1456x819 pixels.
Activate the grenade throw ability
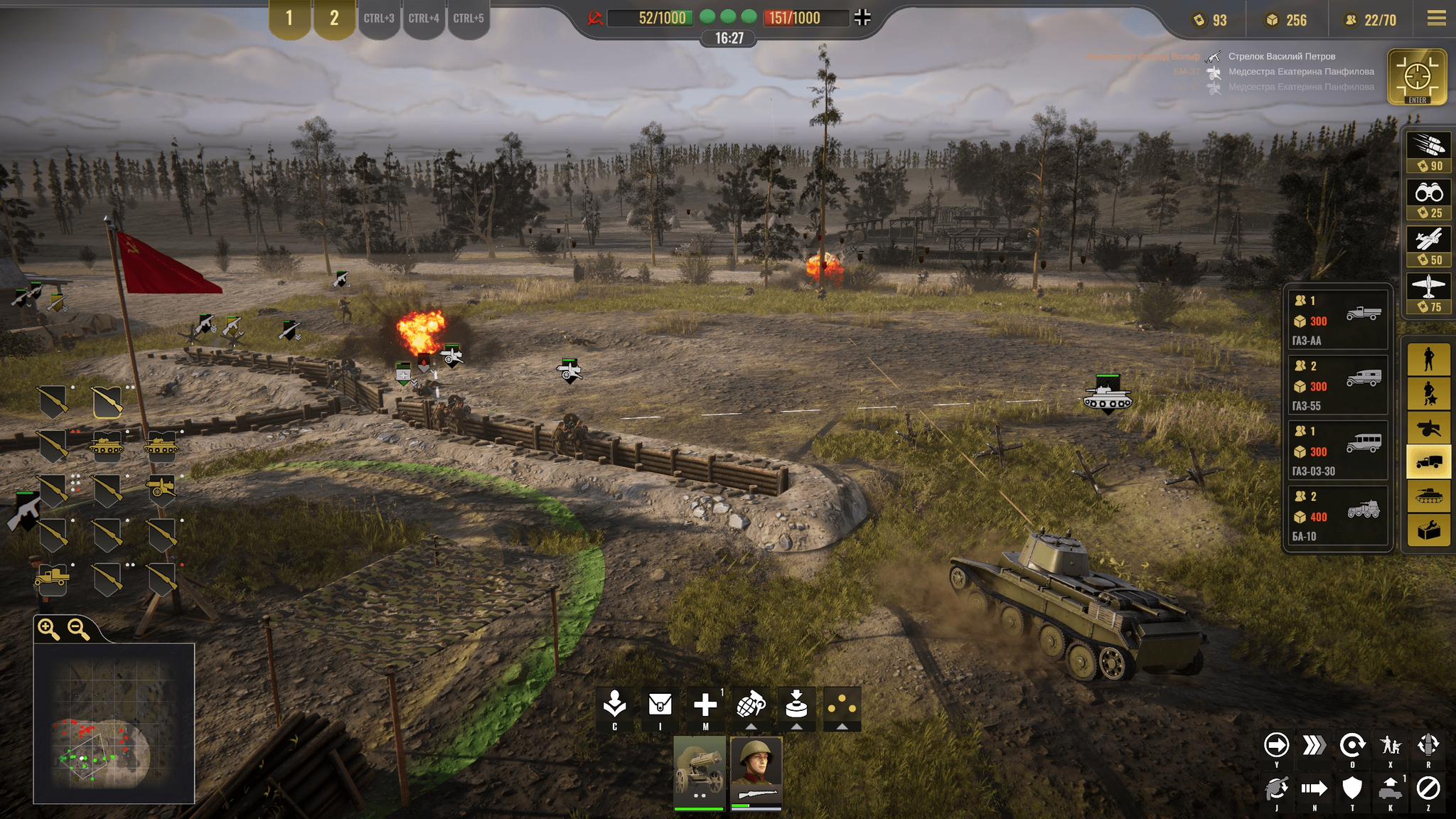(x=751, y=706)
